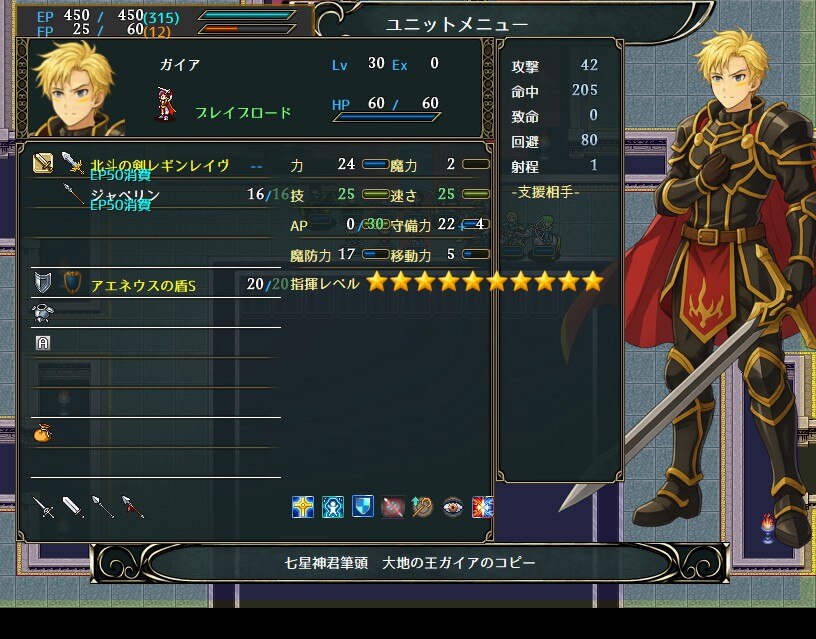
Task: Open the orange item bag slot
Action: point(43,433)
